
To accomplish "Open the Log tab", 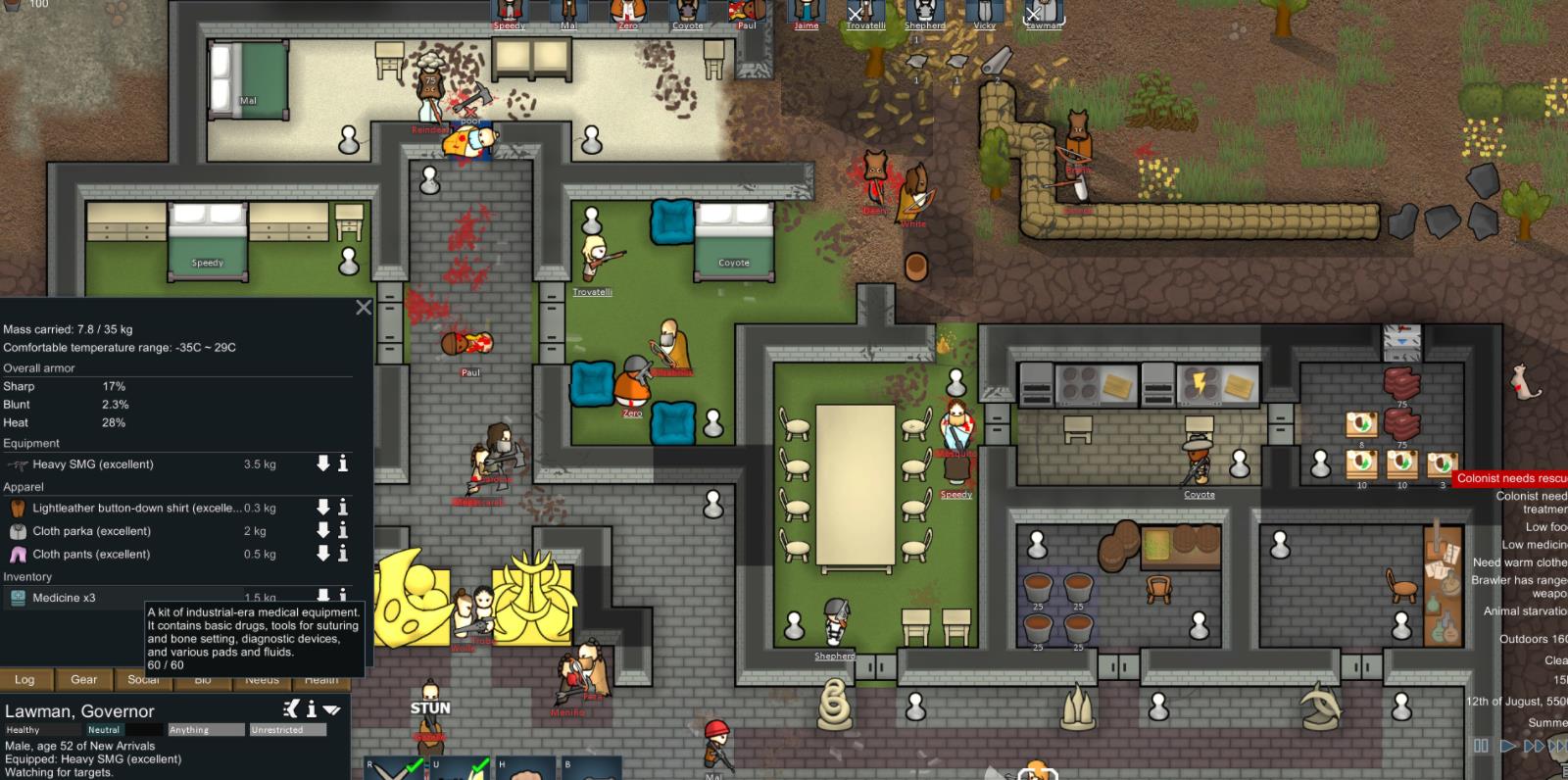I will coord(24,679).
